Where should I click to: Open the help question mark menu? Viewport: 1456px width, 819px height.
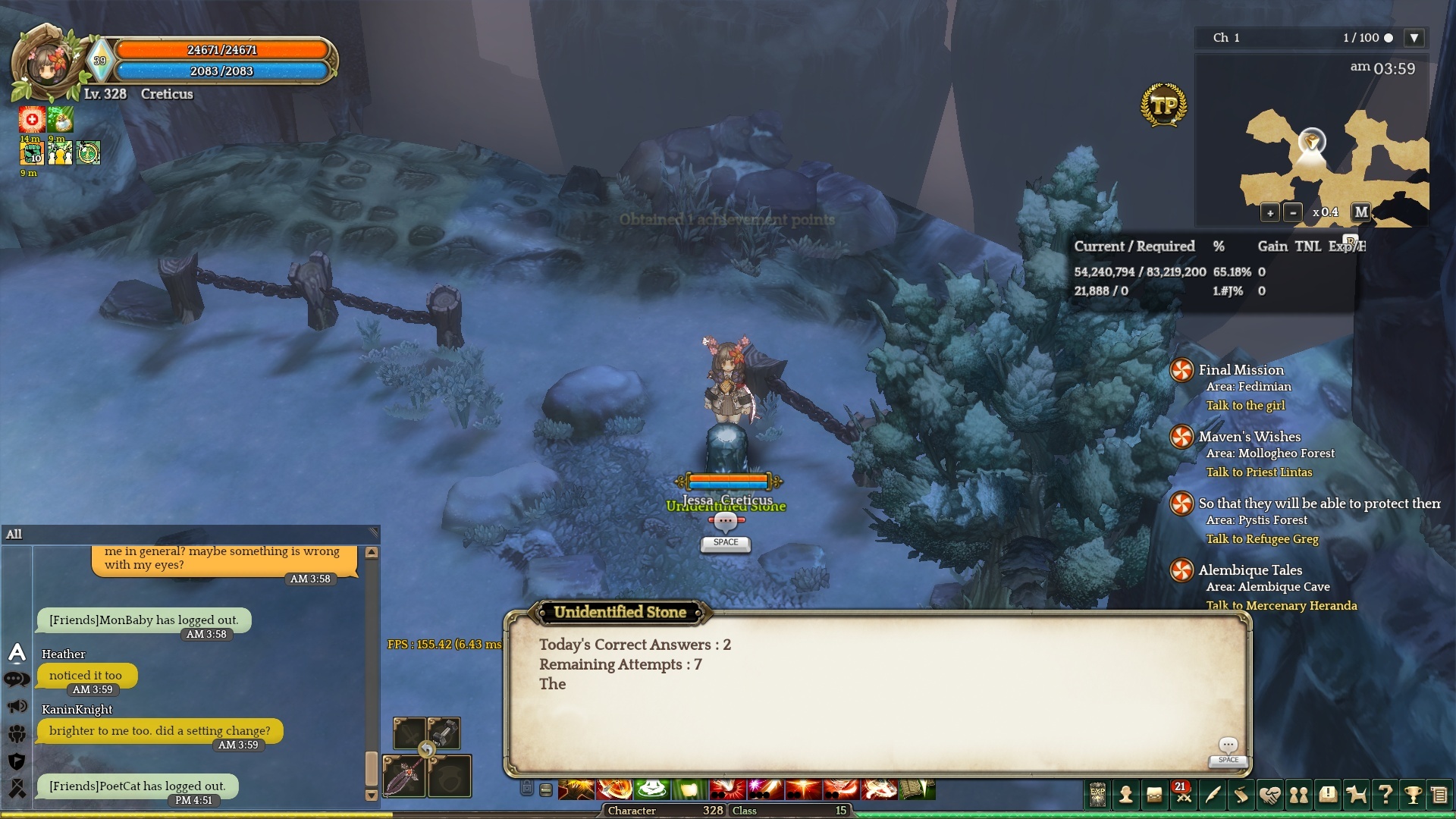pos(1385,795)
